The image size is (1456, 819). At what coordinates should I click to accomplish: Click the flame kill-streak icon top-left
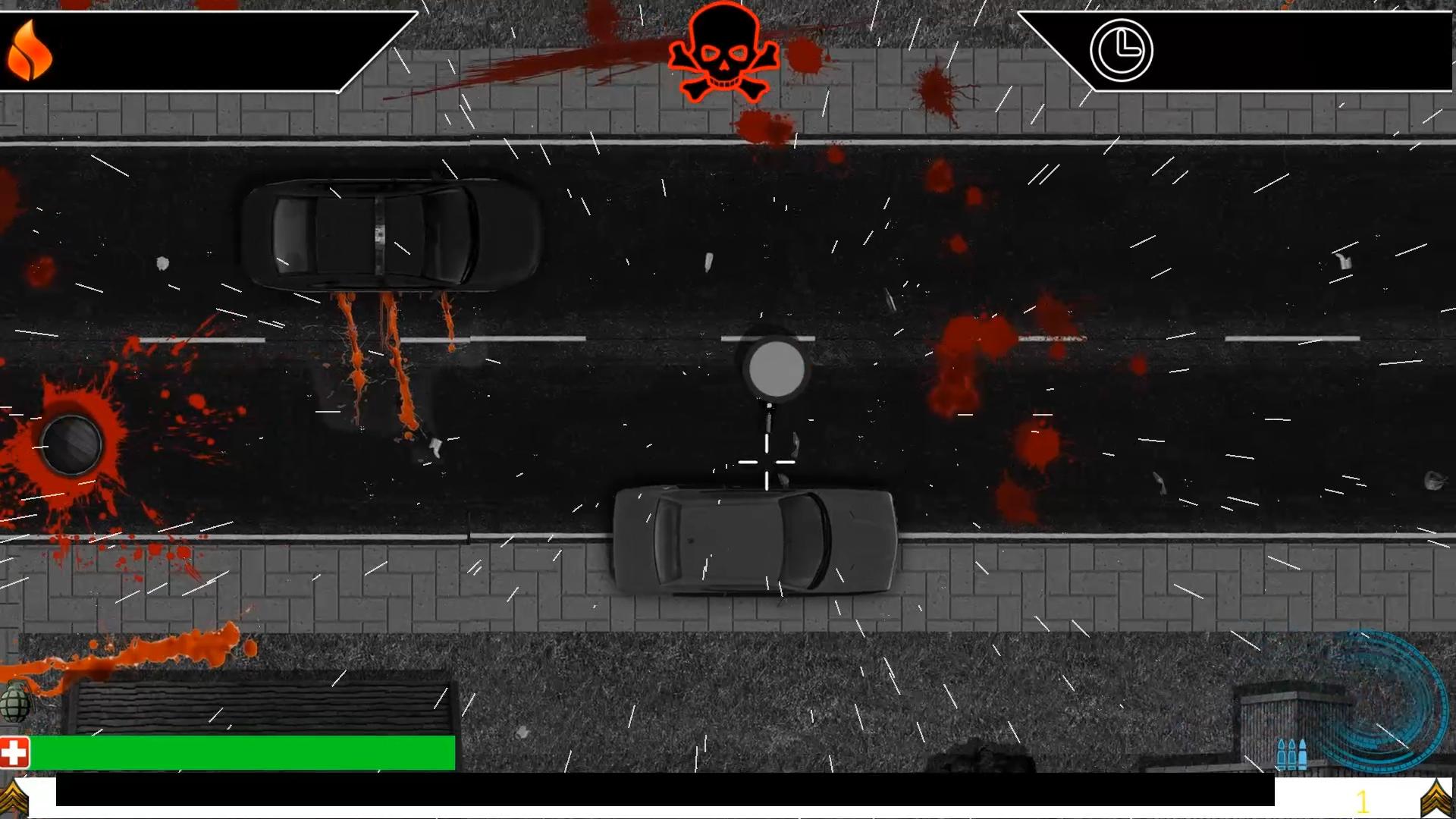point(29,51)
